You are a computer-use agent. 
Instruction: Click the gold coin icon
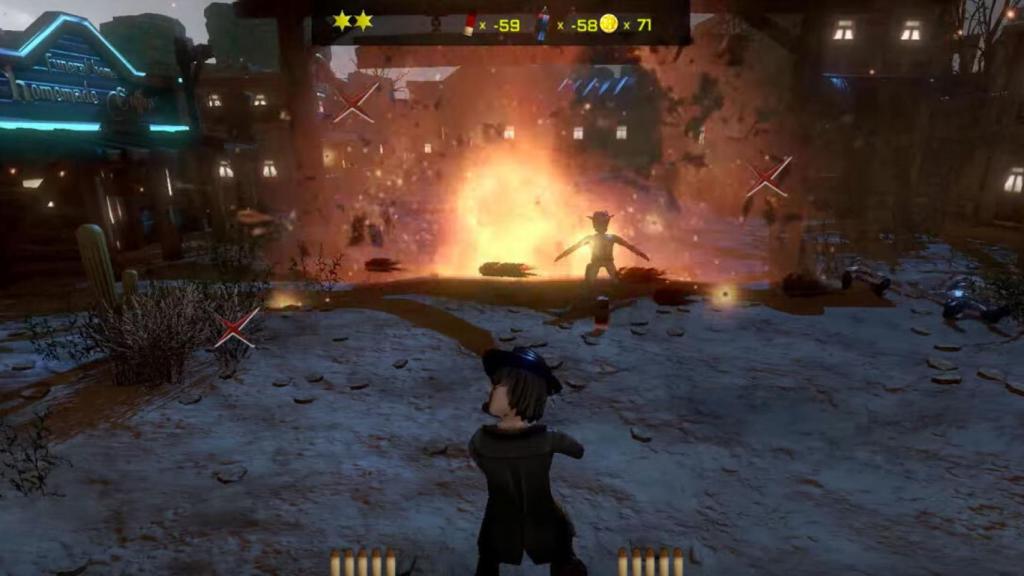click(x=608, y=25)
